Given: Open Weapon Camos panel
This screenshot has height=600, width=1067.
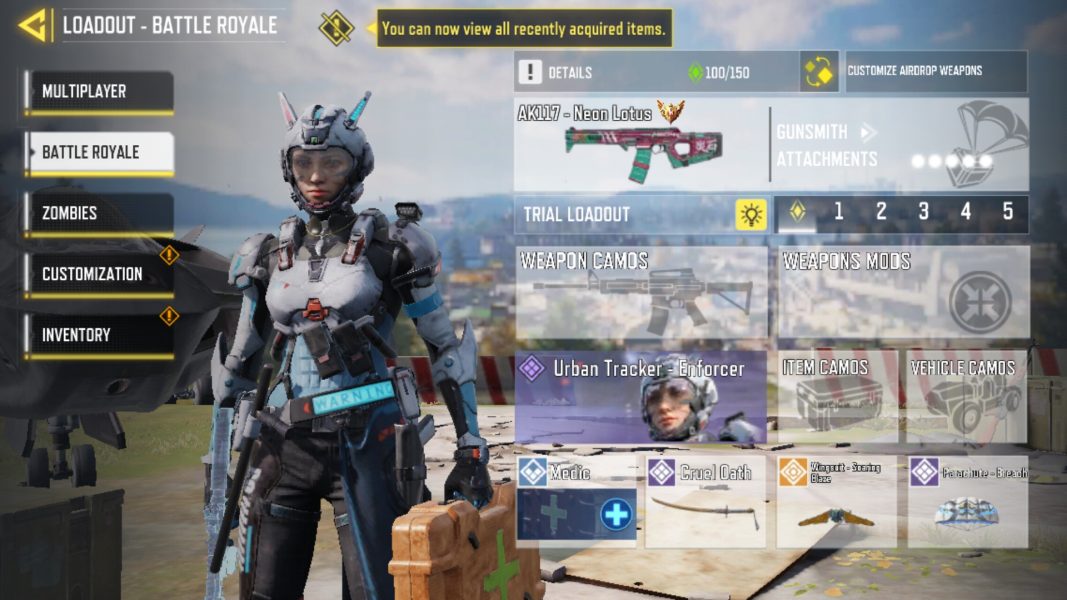Looking at the screenshot, I should pos(641,292).
